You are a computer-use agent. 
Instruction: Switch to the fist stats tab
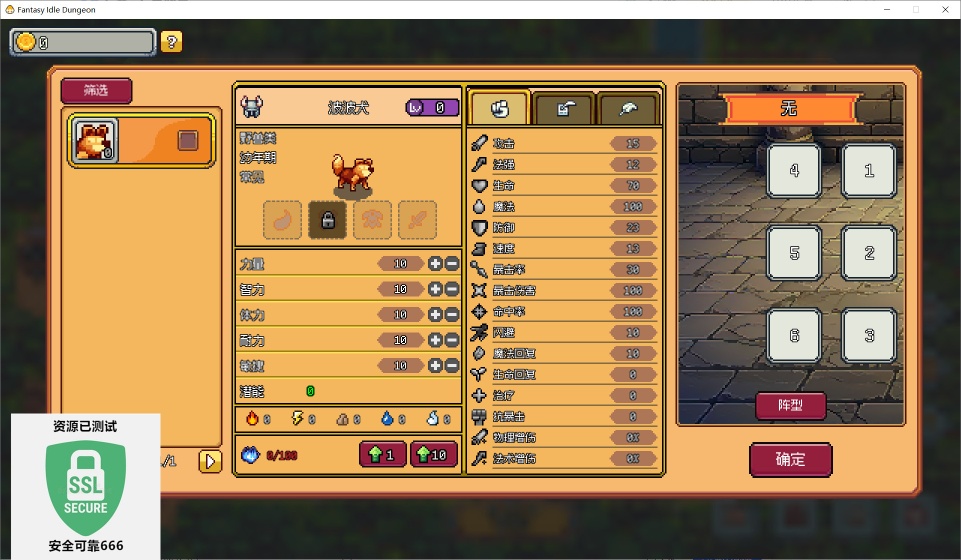click(499, 108)
